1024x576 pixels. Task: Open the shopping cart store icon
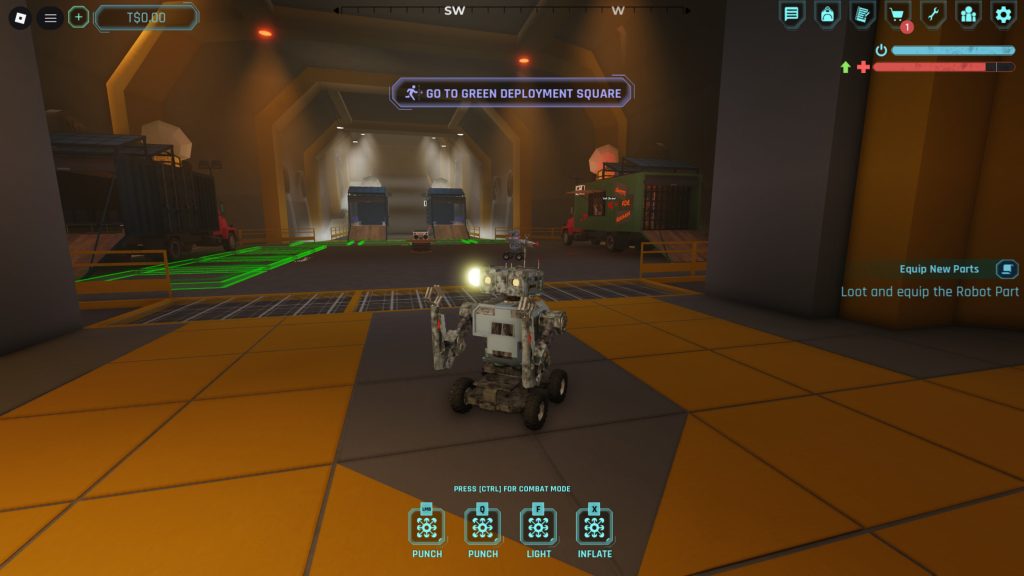pos(897,14)
